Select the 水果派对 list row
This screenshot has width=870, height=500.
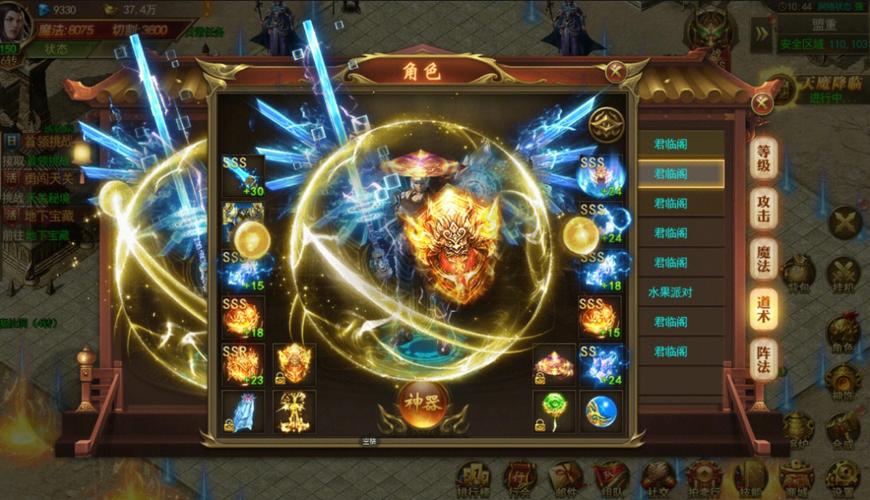(680, 293)
